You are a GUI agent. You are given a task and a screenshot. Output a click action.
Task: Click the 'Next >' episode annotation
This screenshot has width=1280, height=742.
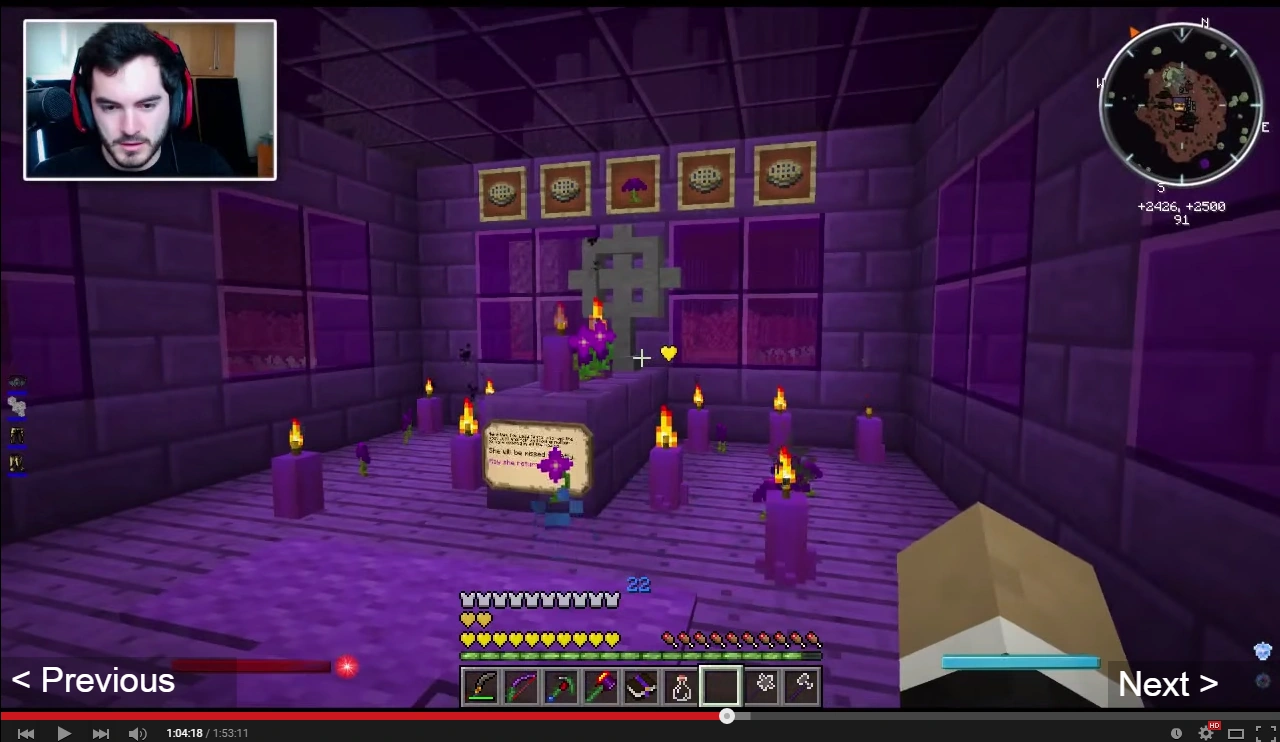click(1166, 684)
